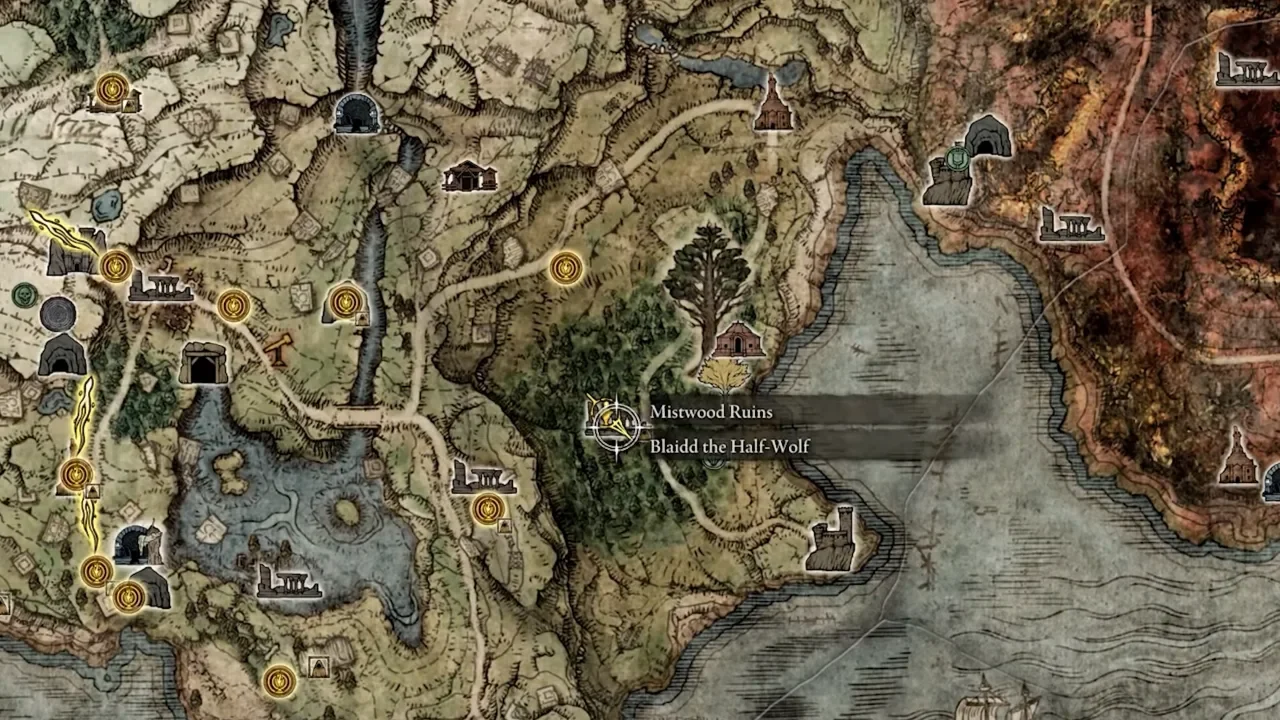This screenshot has width=1280, height=720.
Task: Click the green skull medallion icon on the left
Action: point(22,295)
